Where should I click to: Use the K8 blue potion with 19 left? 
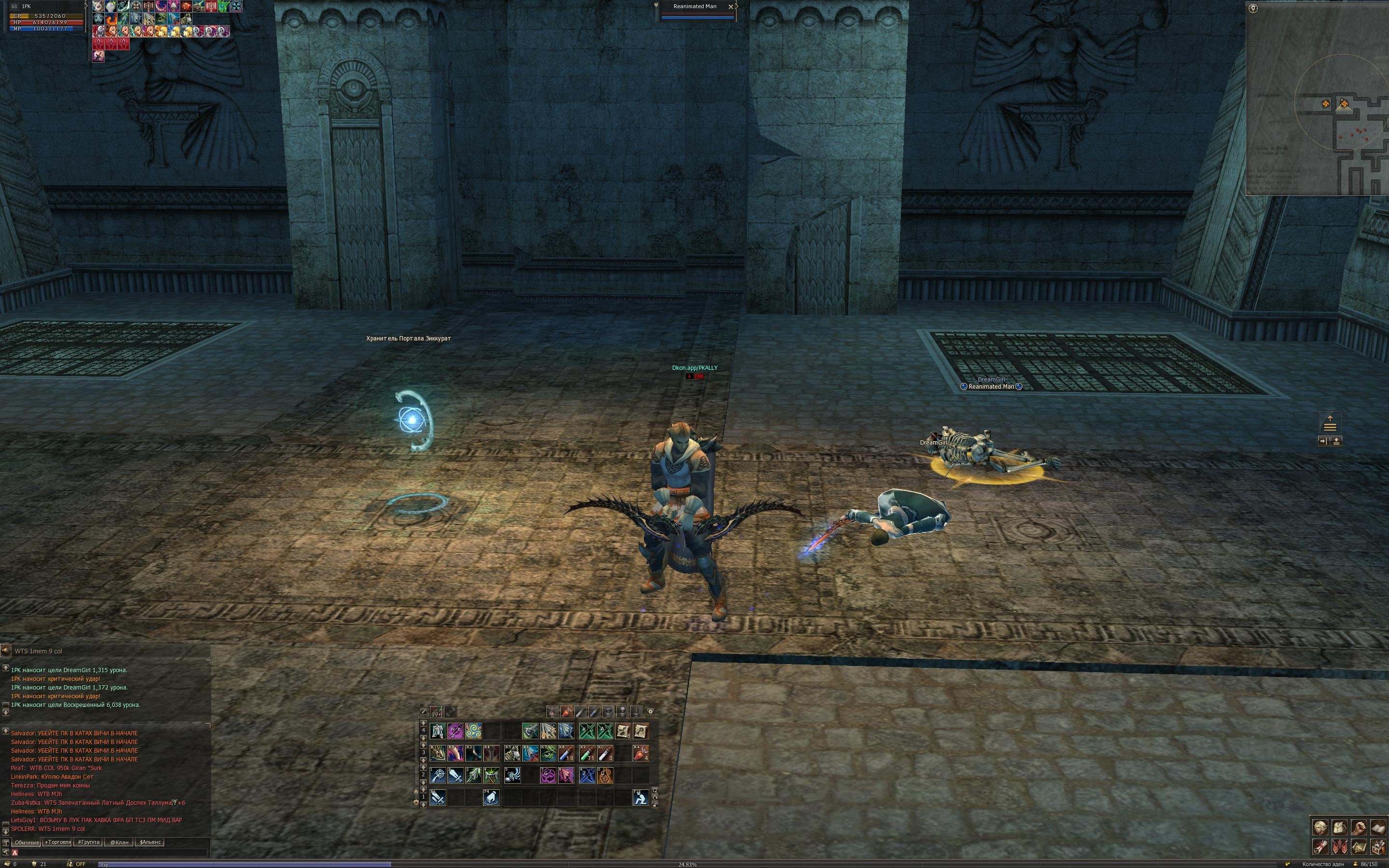coord(566,753)
